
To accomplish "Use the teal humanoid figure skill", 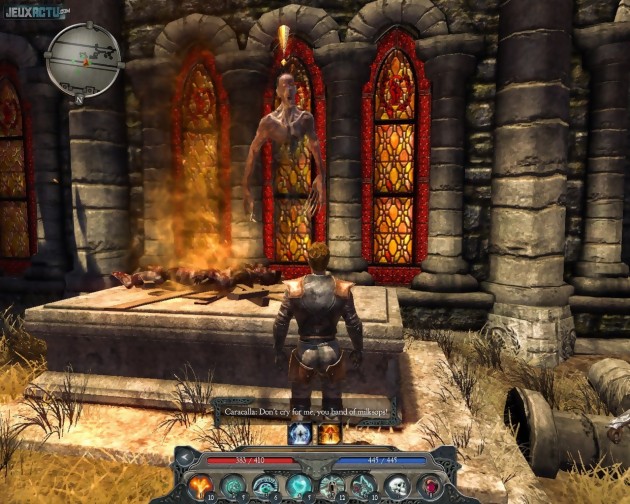I will 329,485.
